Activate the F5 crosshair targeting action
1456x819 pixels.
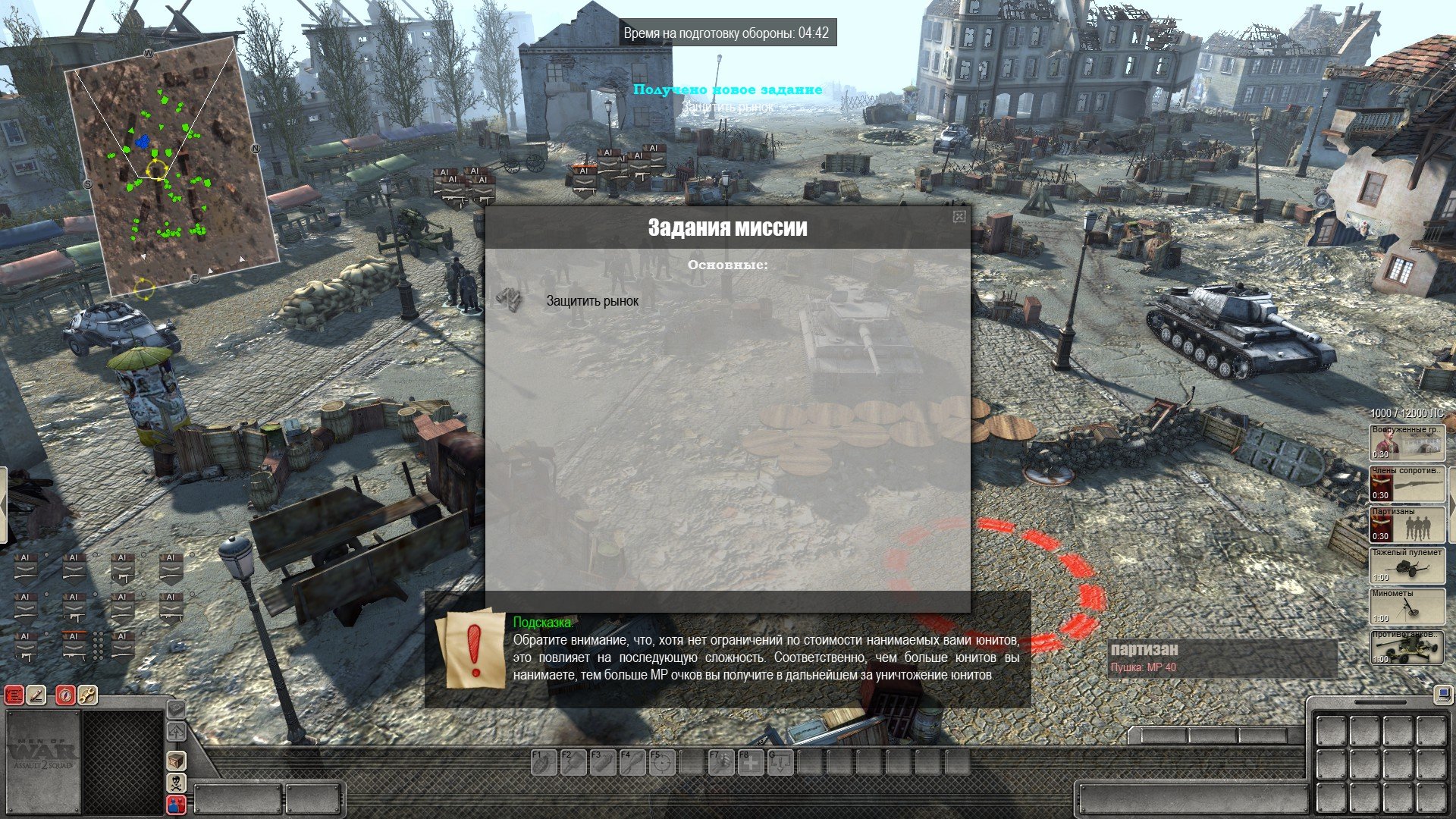[x=662, y=762]
